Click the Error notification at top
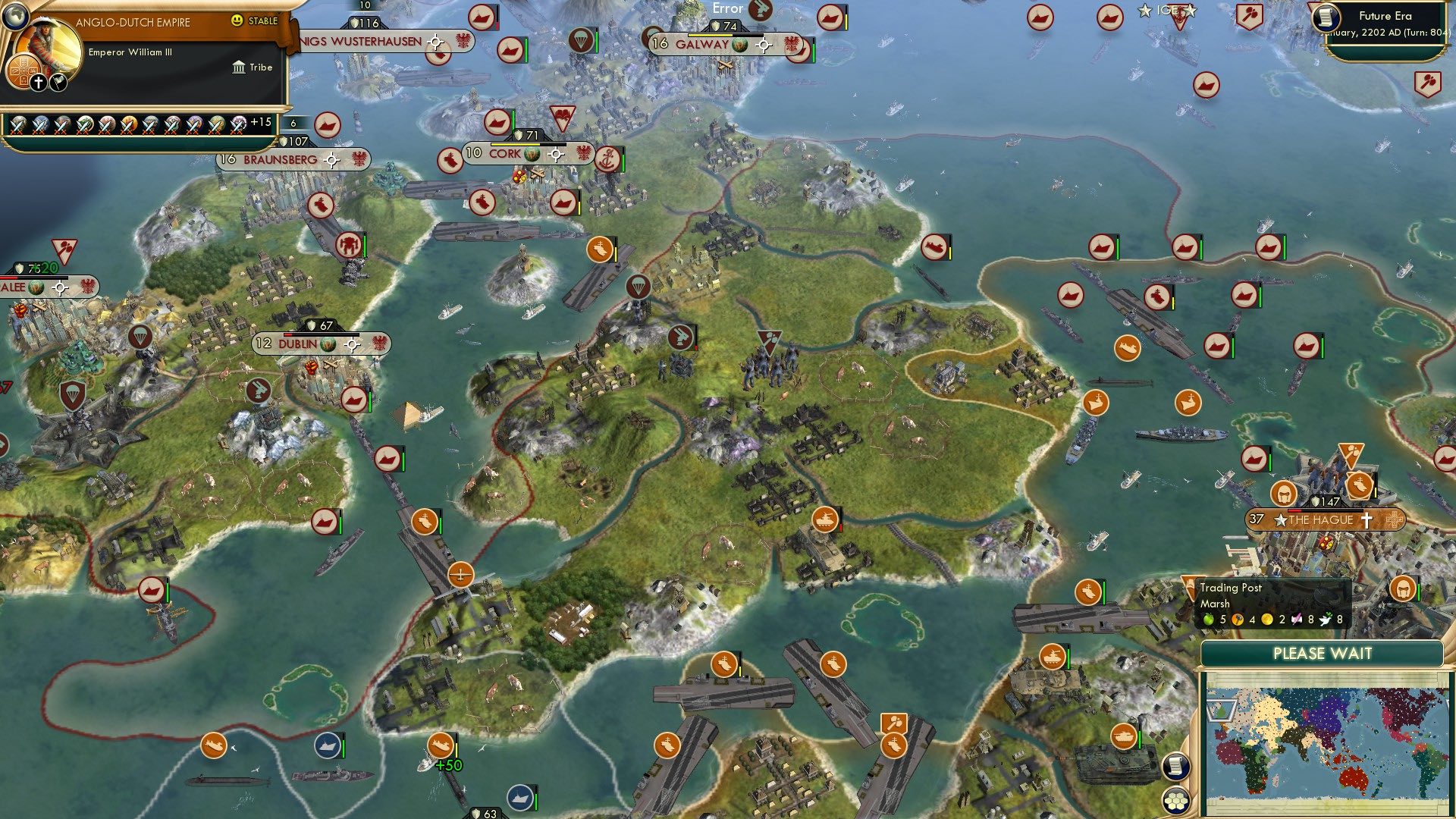 point(727,8)
